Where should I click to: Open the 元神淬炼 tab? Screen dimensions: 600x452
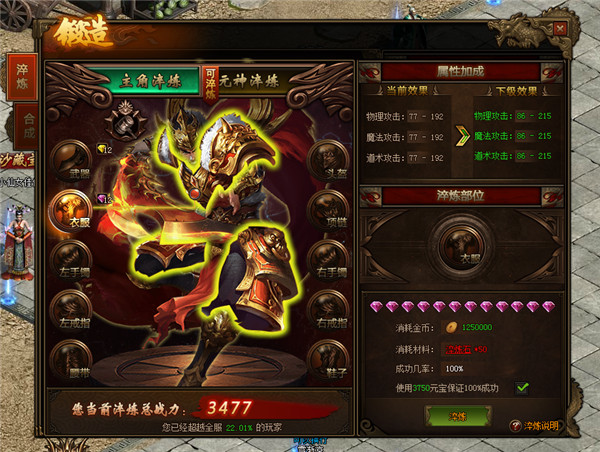(x=247, y=80)
